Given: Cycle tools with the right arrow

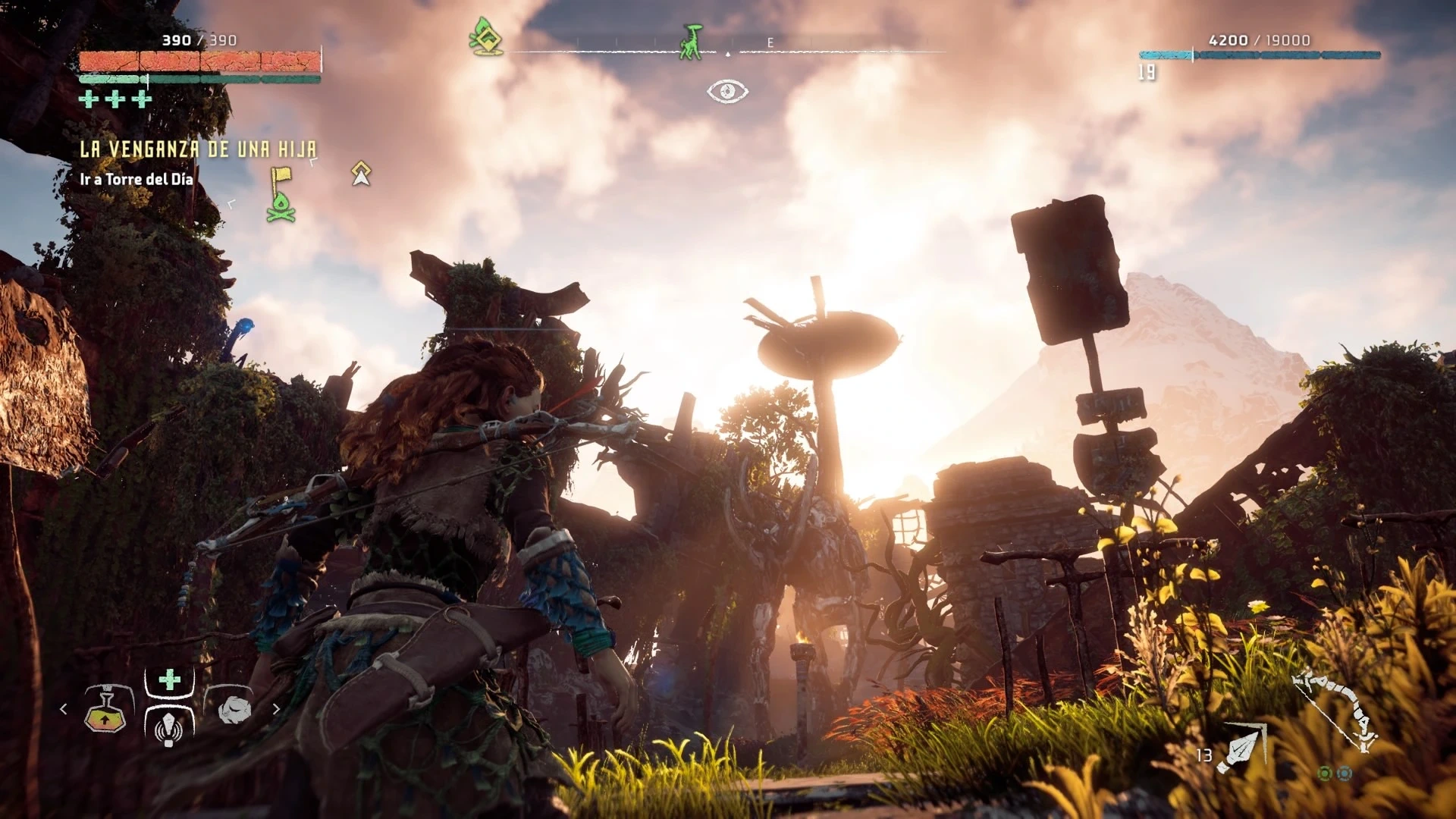Looking at the screenshot, I should [x=276, y=709].
